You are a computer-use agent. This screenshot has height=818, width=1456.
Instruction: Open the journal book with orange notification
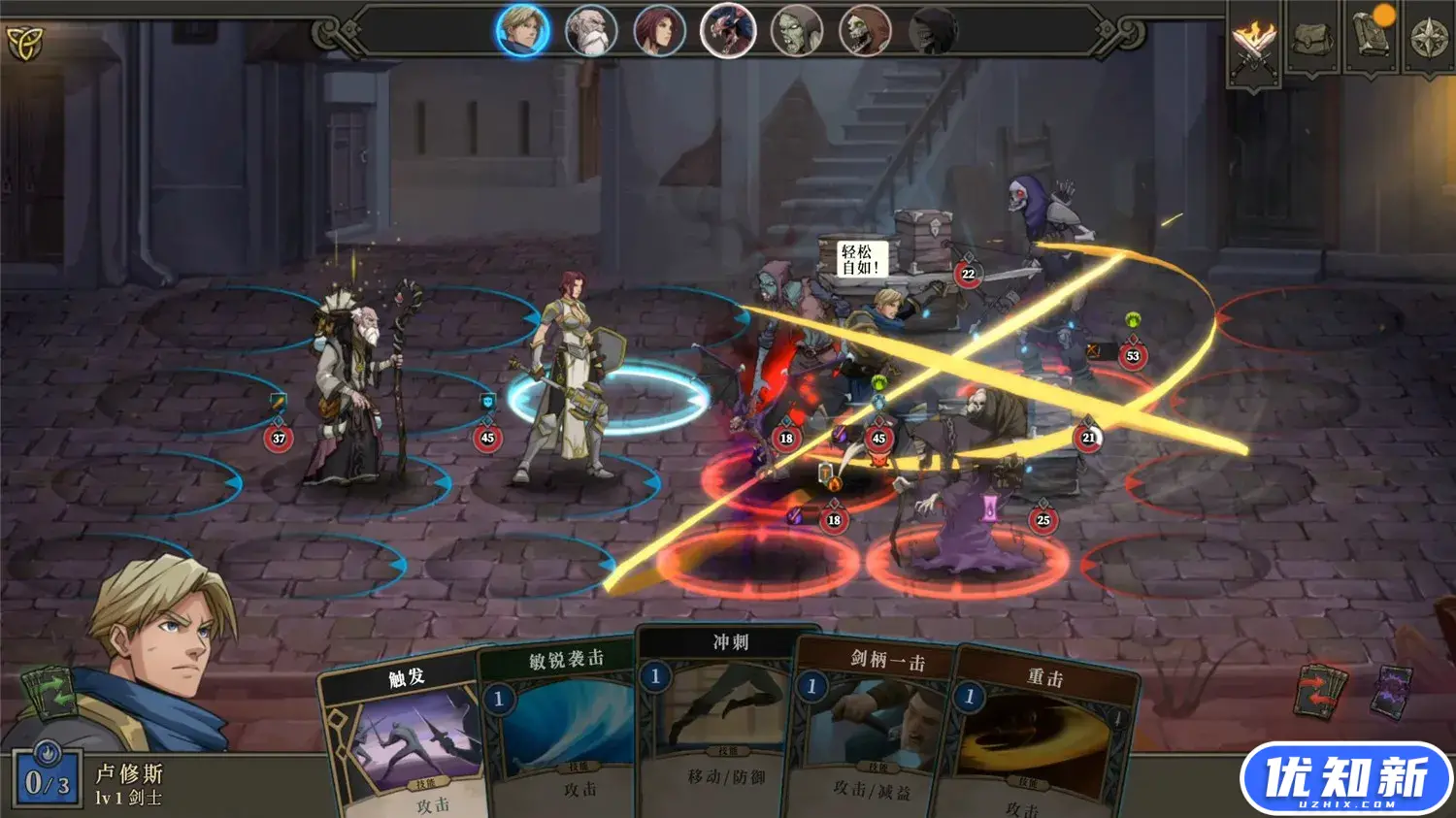[1371, 37]
